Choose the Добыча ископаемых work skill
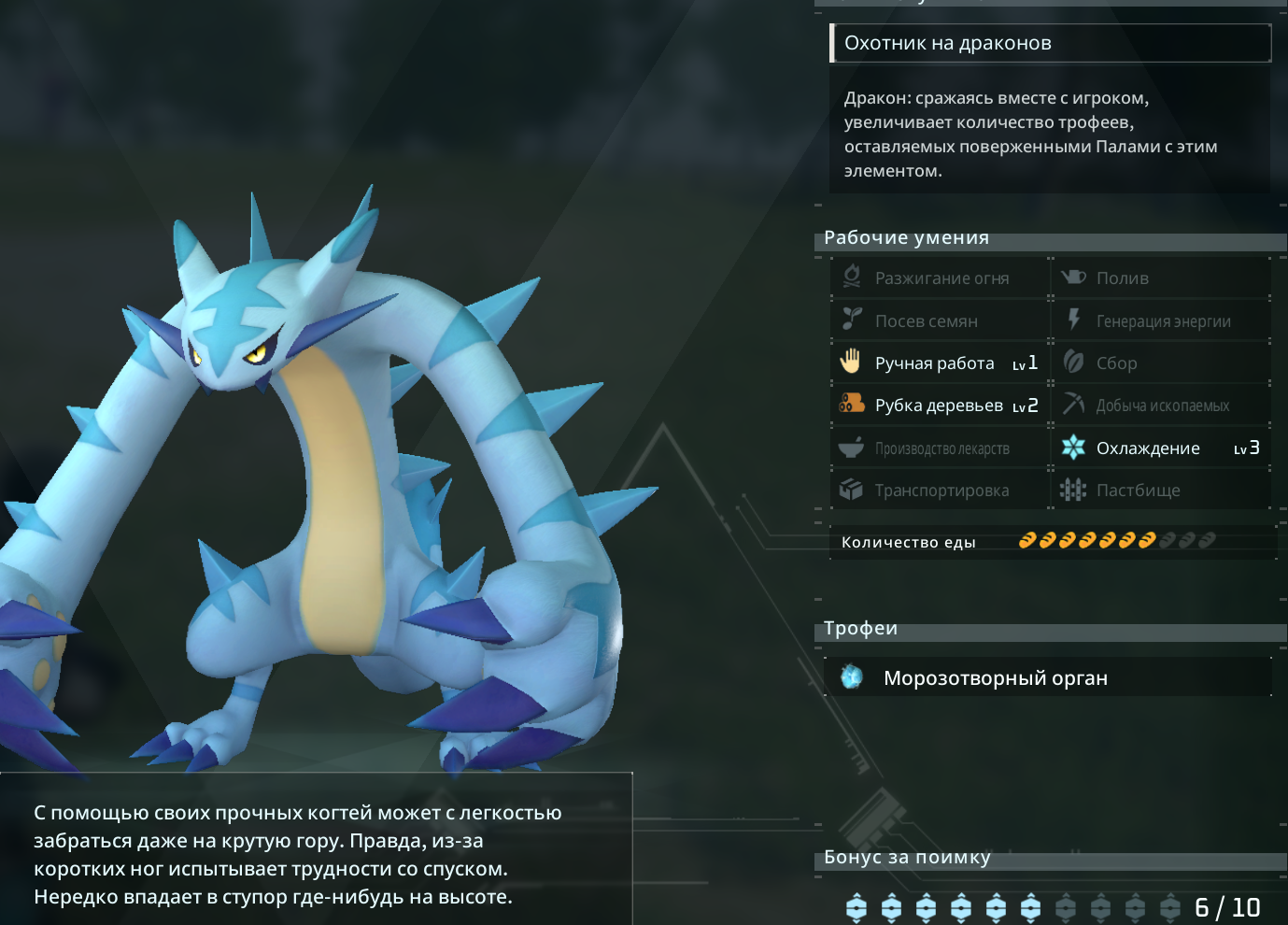Image resolution: width=1288 pixels, height=925 pixels. coord(1161,406)
